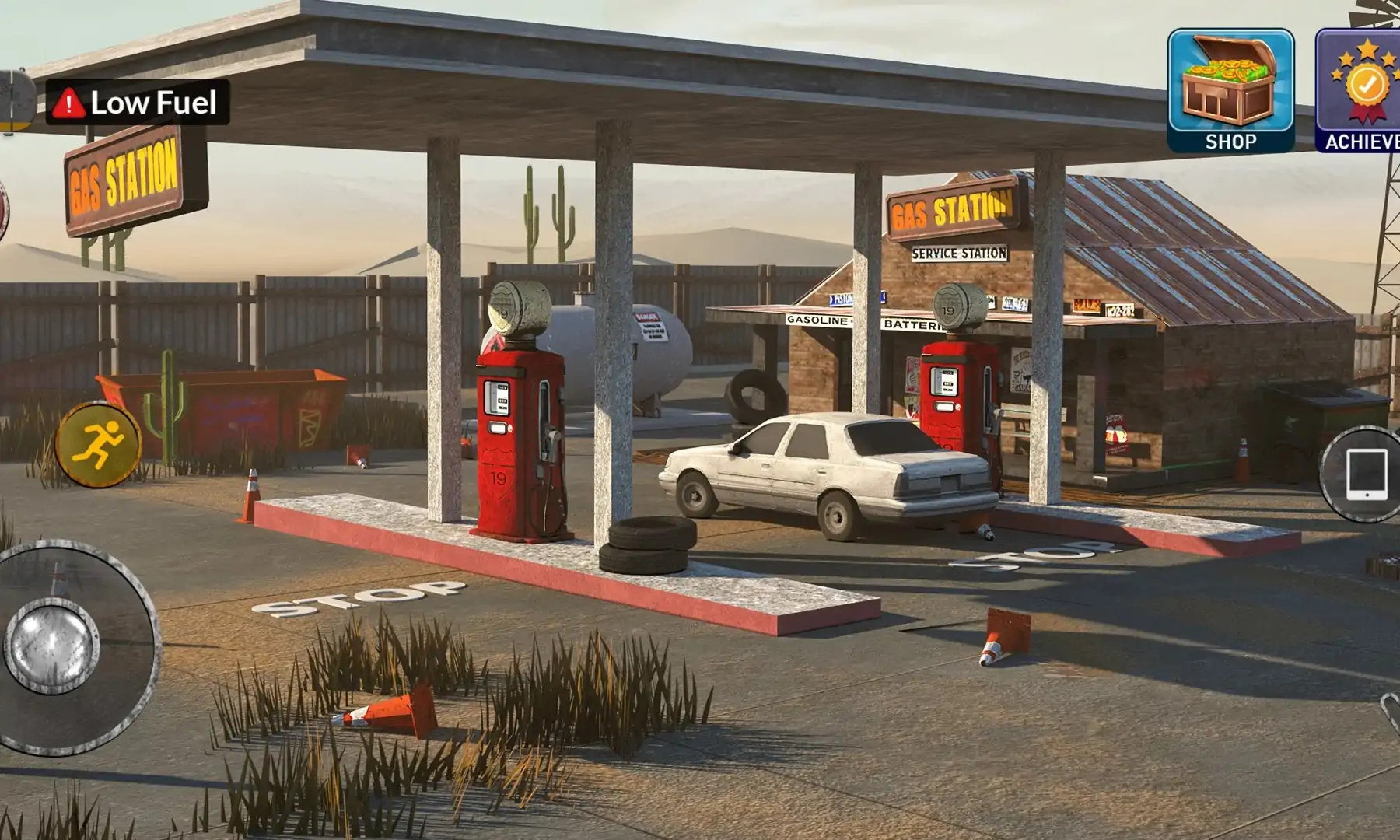Viewport: 1400px width, 840px height.
Task: Click the metal virtual joystick knob
Action: (52, 646)
